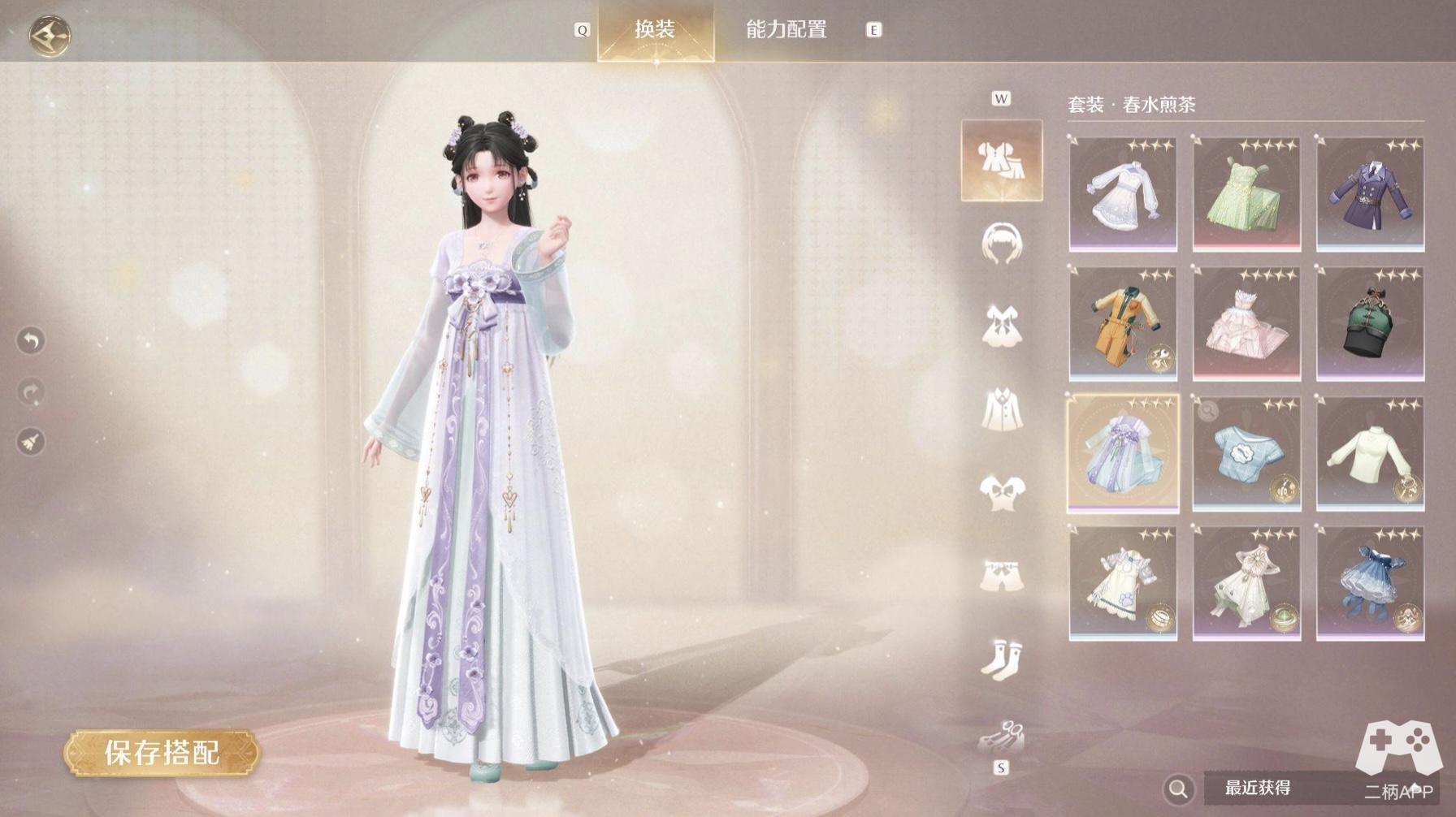Open the socks category
Image resolution: width=1456 pixels, height=817 pixels.
[1002, 658]
